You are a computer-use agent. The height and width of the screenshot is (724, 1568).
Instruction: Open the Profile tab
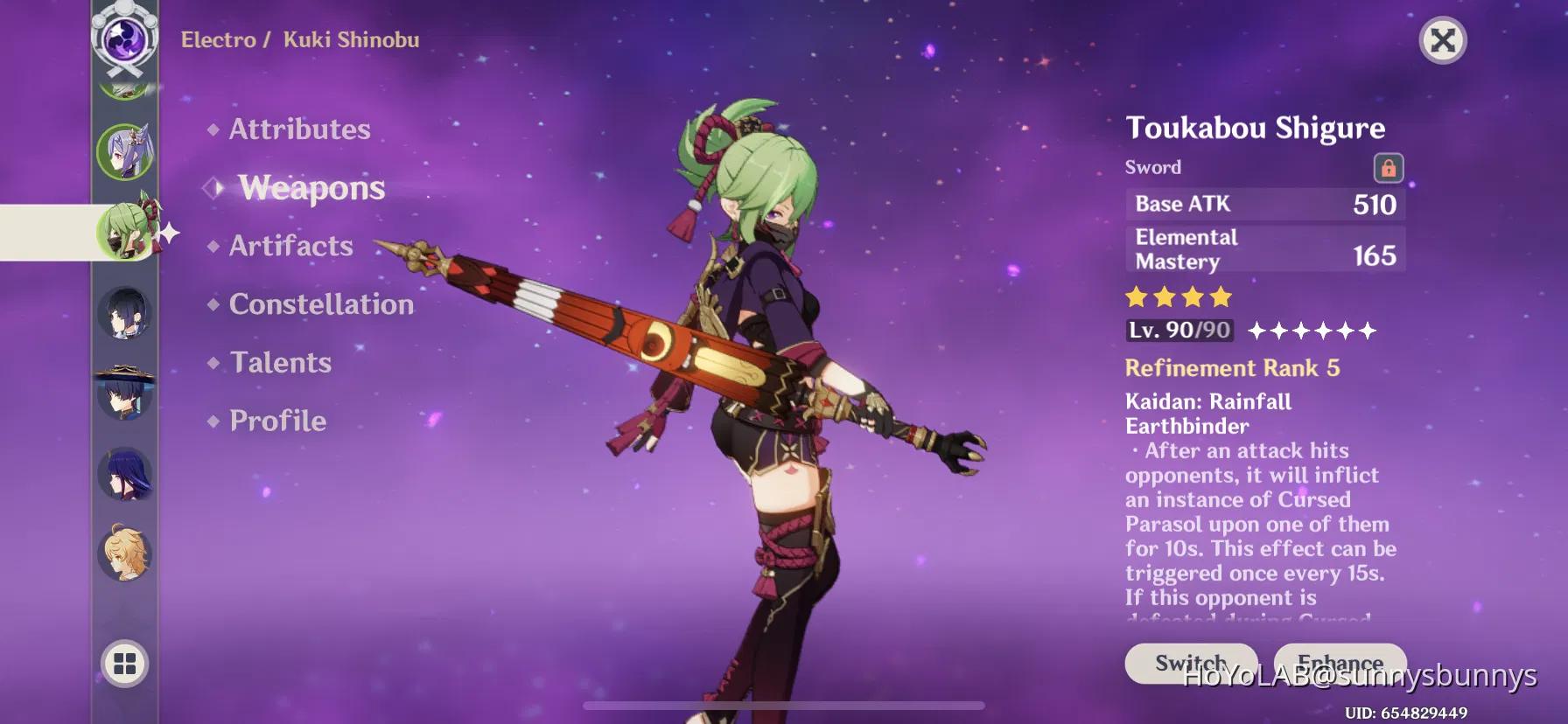(x=276, y=421)
